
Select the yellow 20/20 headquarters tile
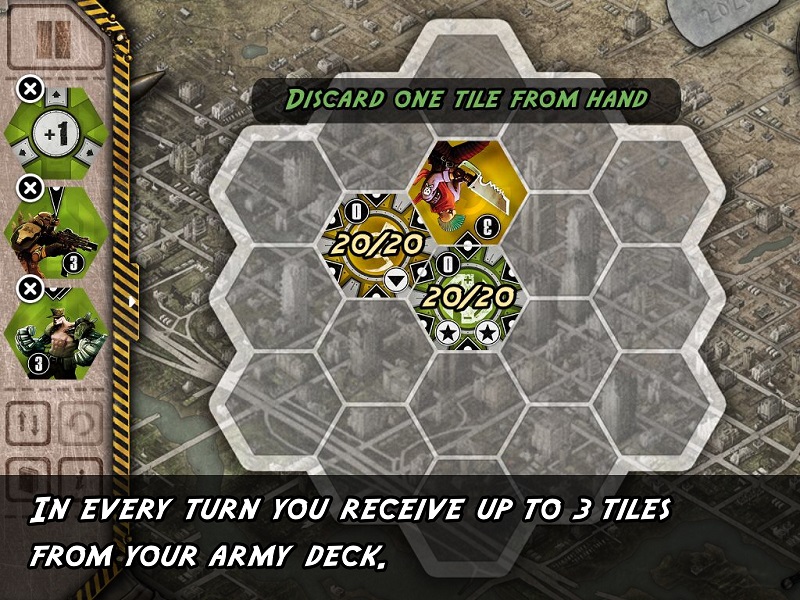point(373,241)
